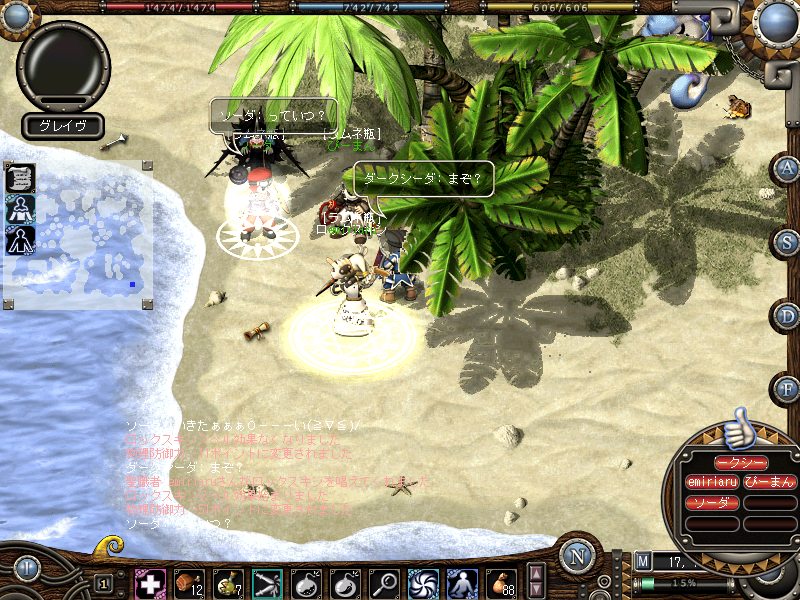Use the green potion stack of 7
800x600 pixels.
click(228, 582)
